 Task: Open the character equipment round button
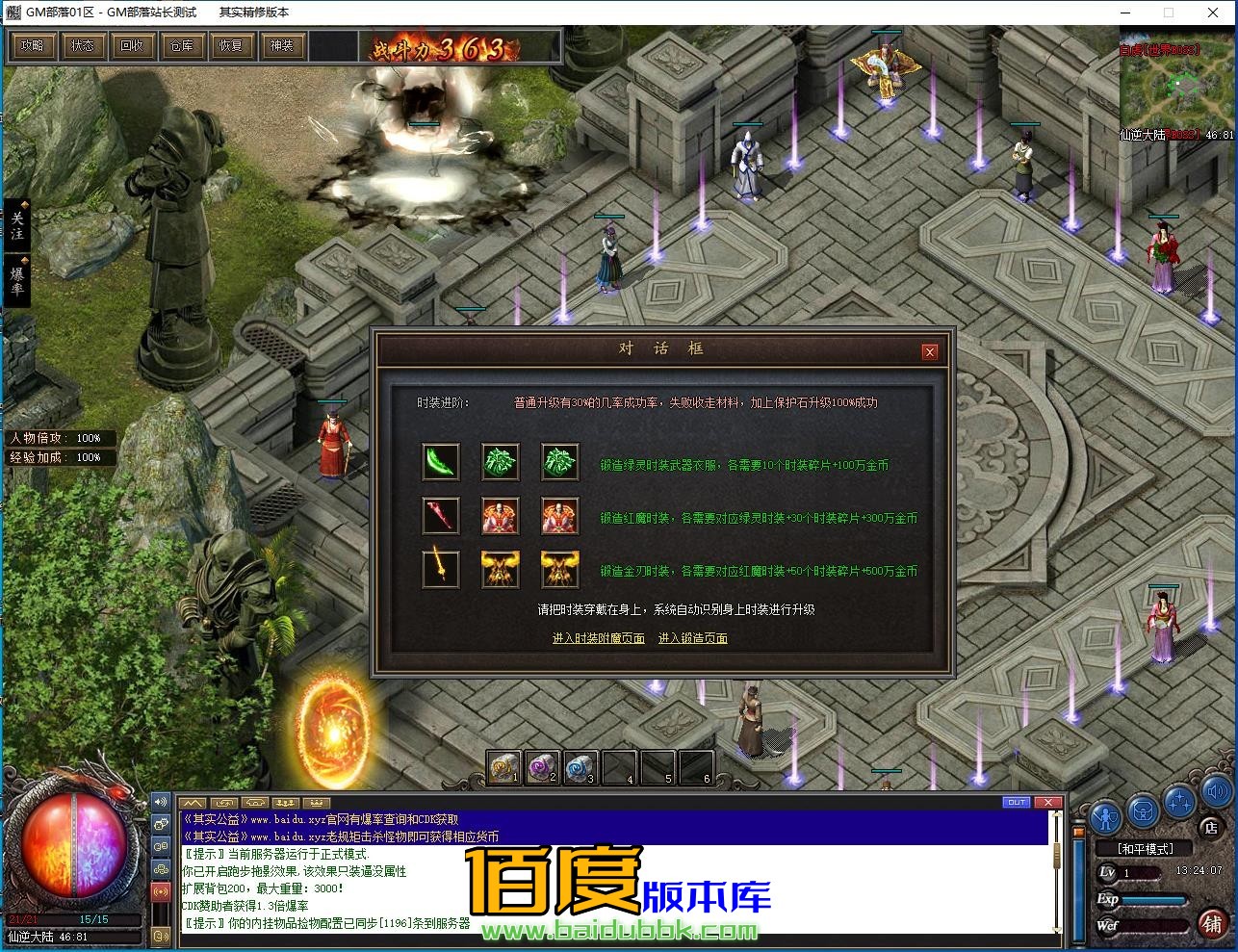click(1105, 815)
